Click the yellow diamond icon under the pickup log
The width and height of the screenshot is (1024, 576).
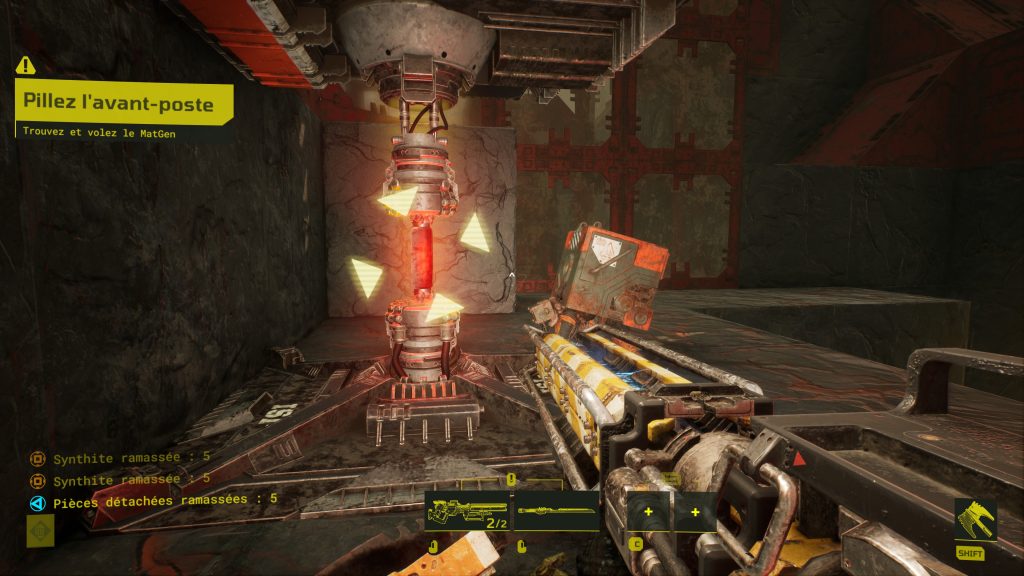tap(40, 531)
